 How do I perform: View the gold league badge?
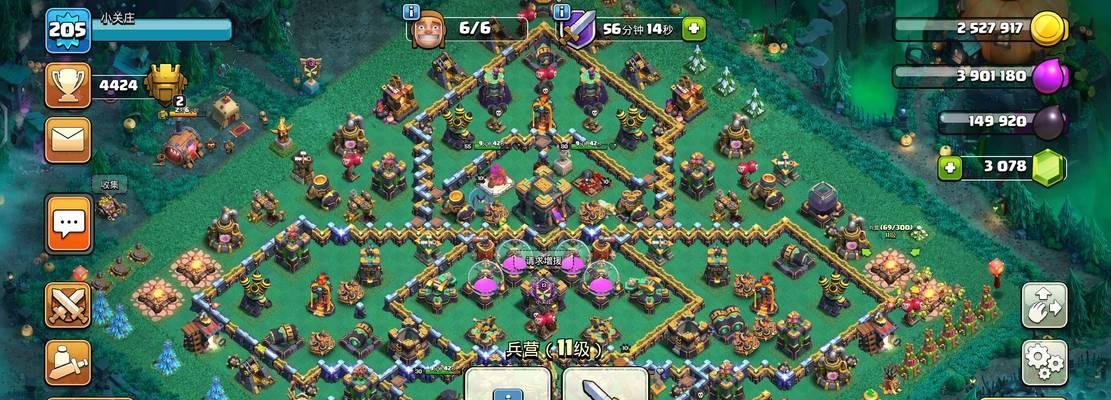click(x=166, y=84)
